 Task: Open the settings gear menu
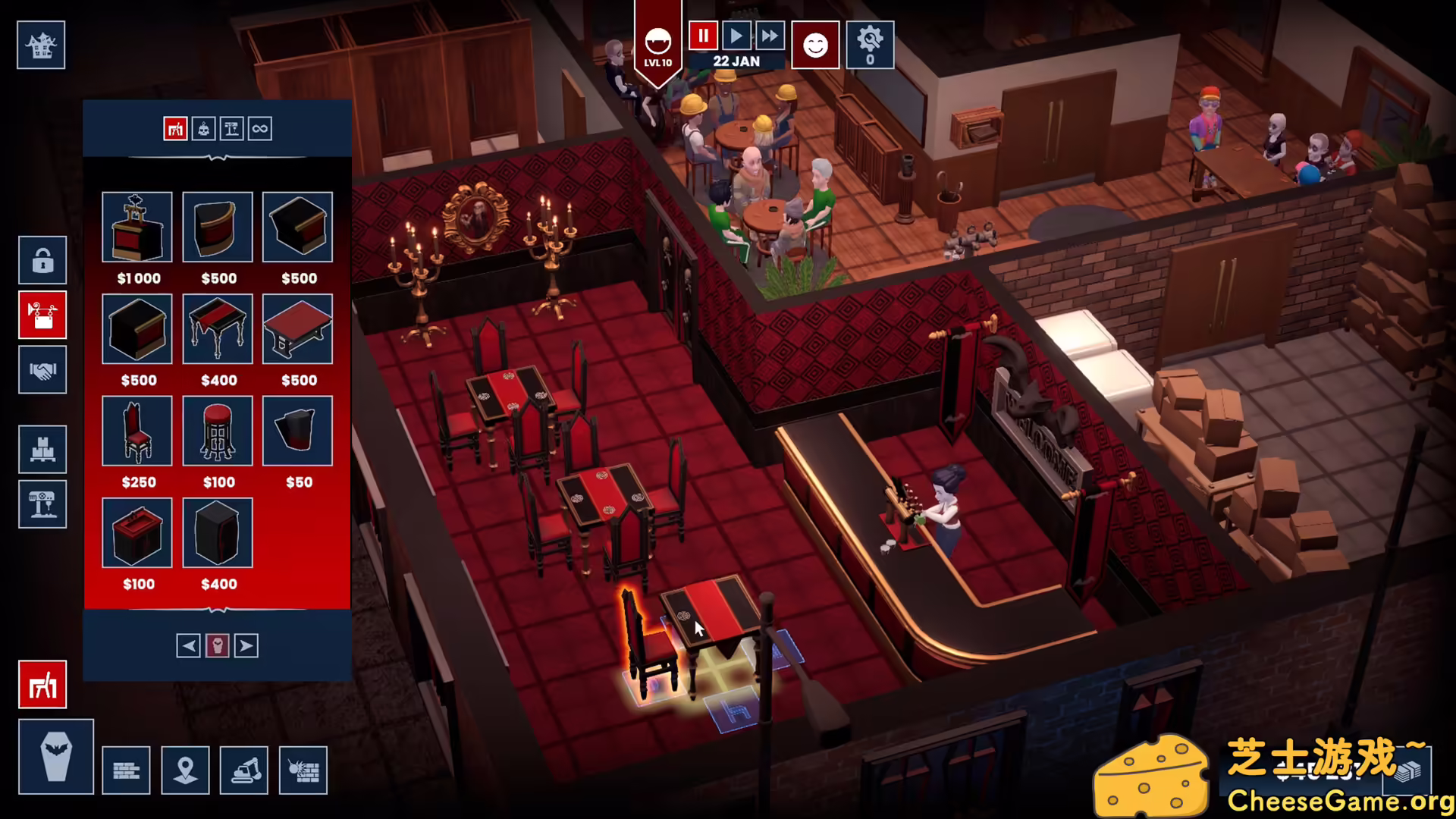click(869, 45)
